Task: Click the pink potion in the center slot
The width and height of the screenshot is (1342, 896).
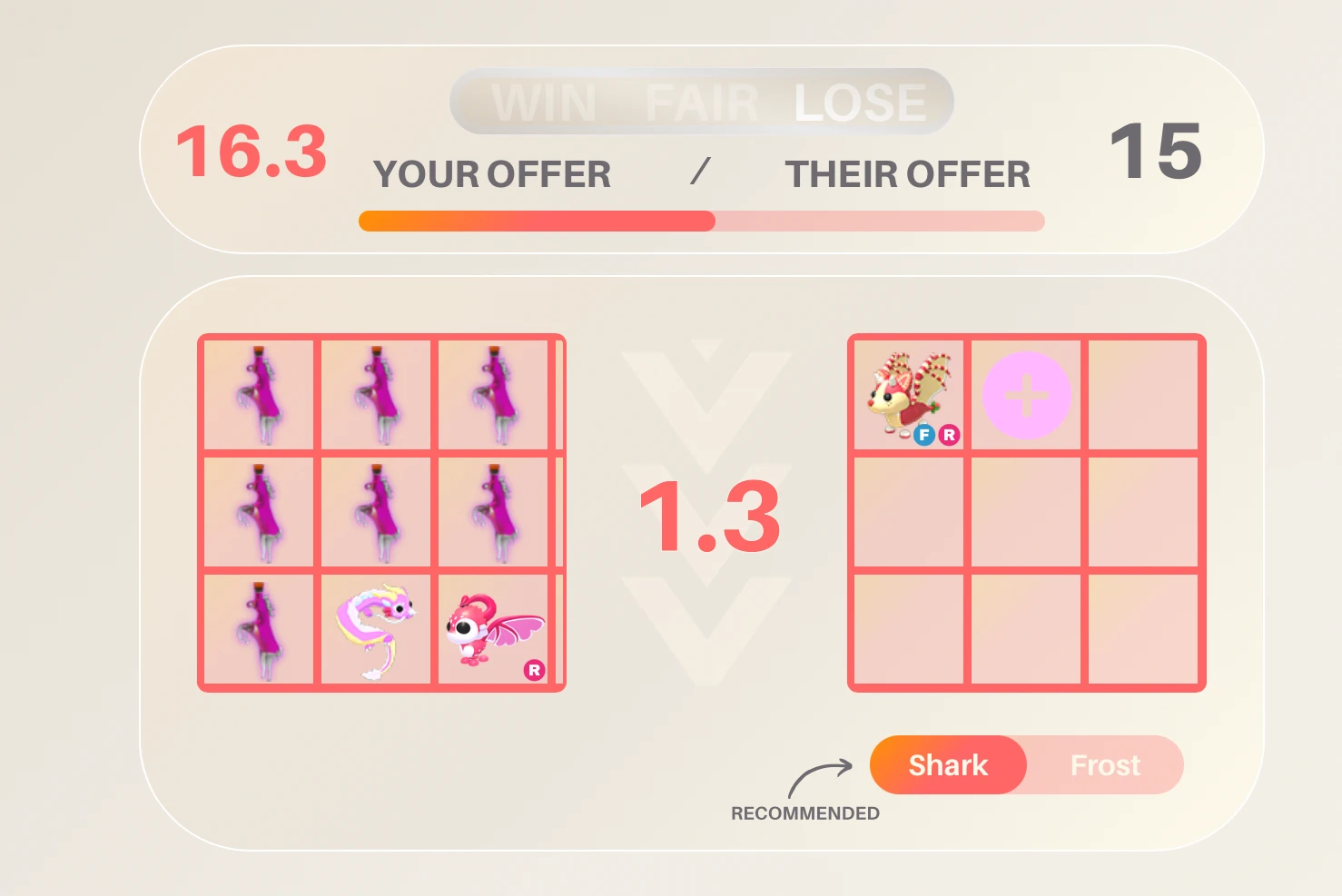Action: (x=378, y=511)
